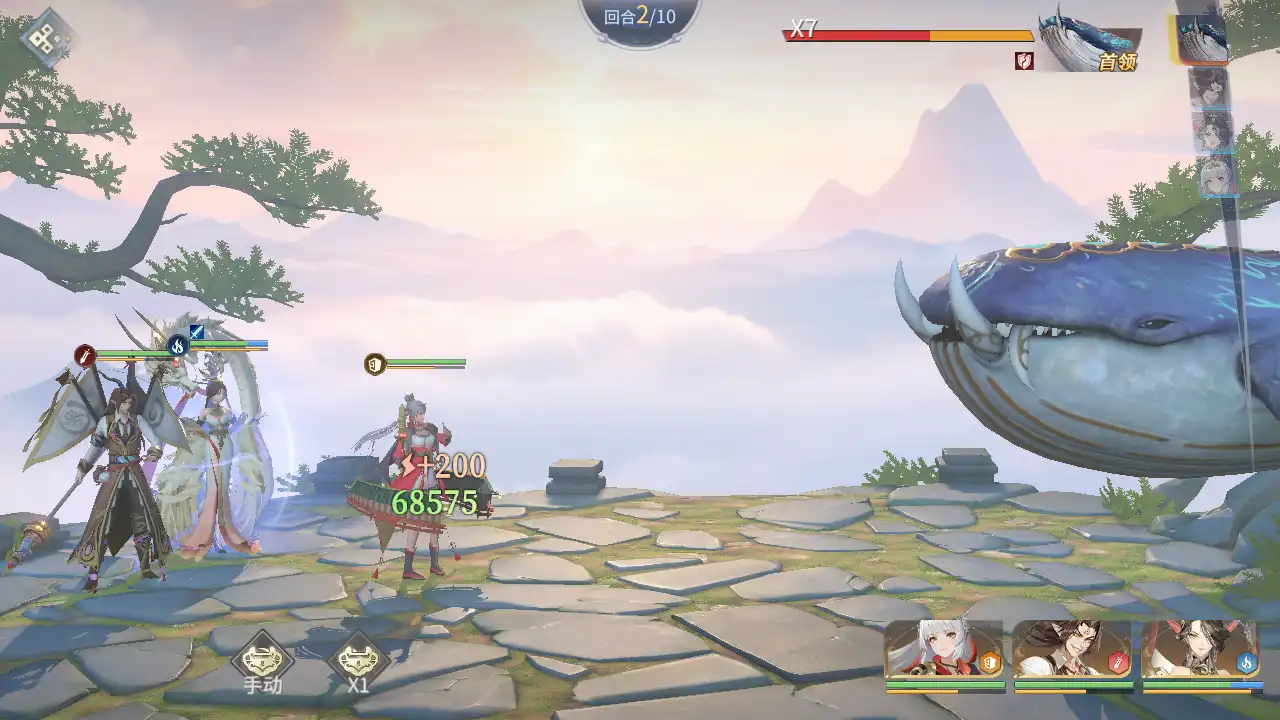1280x720 pixels.
Task: Select the whale in the turn order list
Action: tap(1201, 40)
